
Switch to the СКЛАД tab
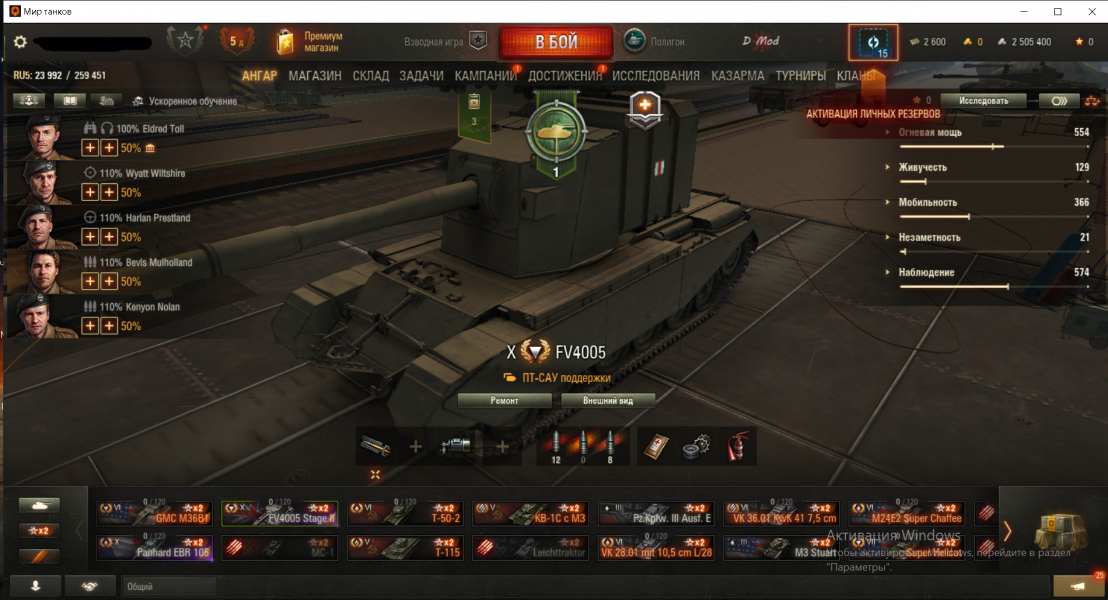[370, 76]
